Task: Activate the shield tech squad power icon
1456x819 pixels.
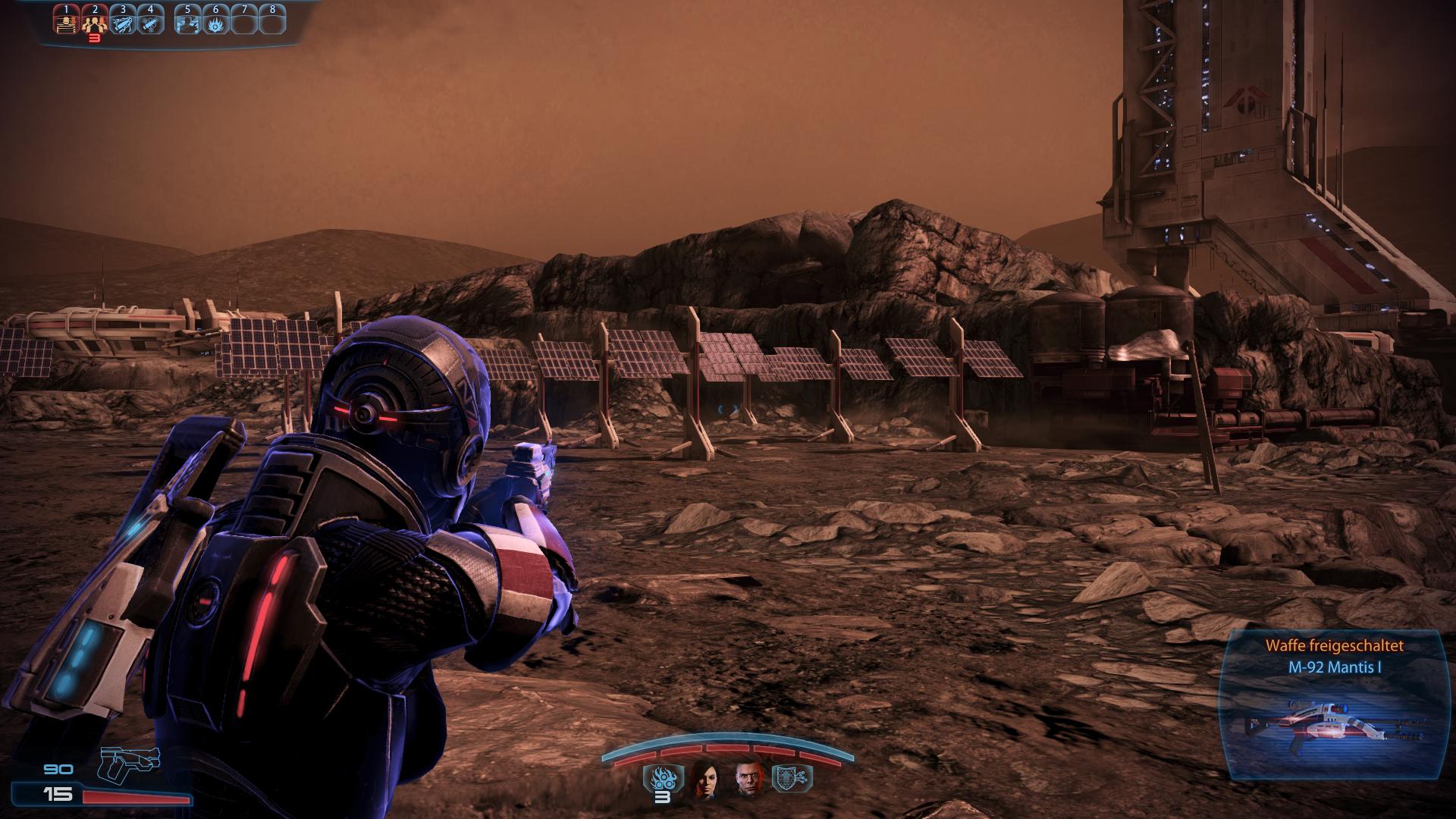Action: click(x=790, y=777)
